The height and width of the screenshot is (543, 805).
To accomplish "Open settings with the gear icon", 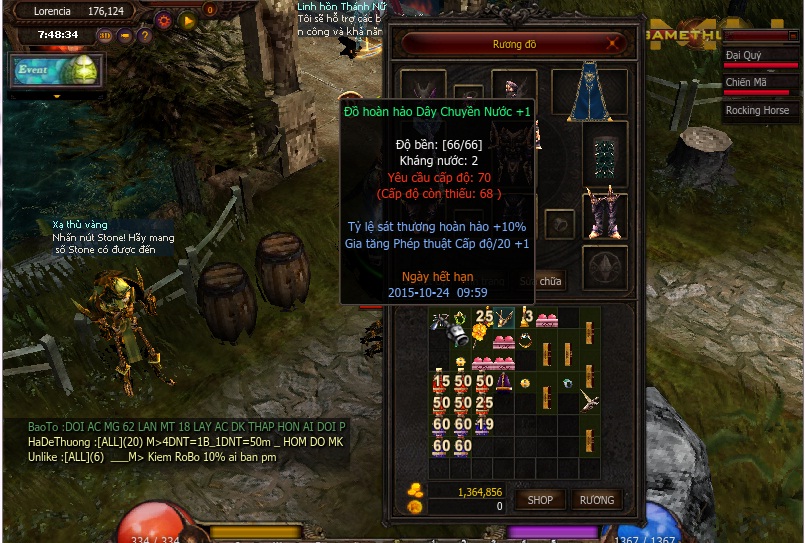I will [164, 20].
